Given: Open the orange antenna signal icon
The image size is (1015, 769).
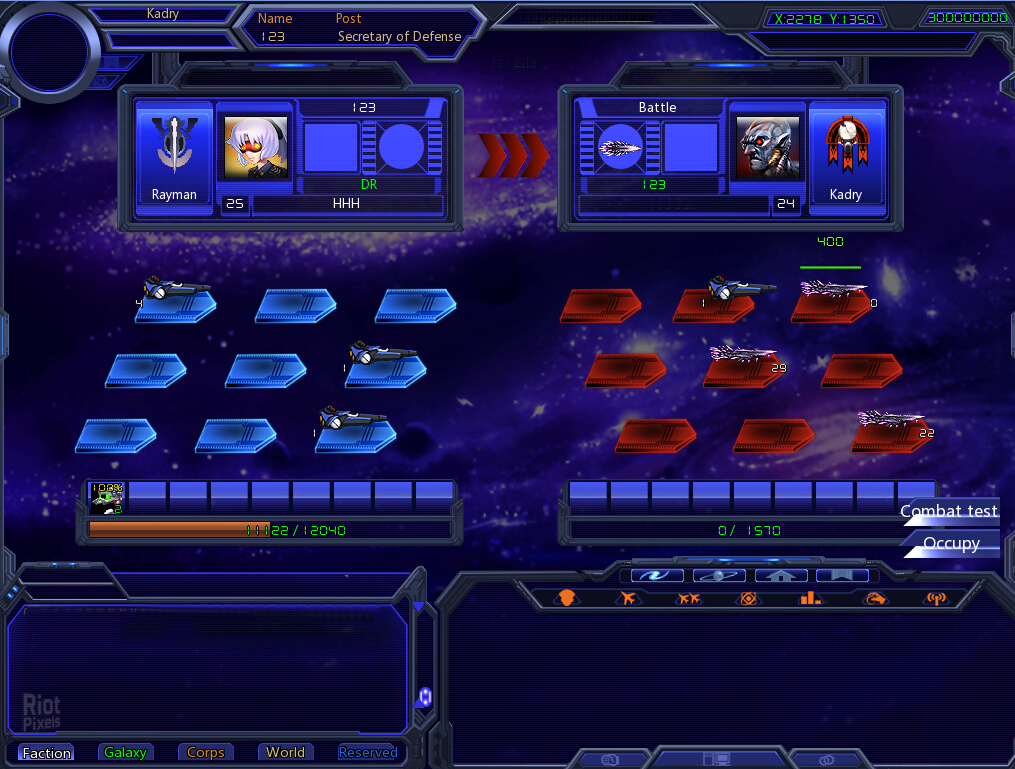Looking at the screenshot, I should (x=936, y=598).
